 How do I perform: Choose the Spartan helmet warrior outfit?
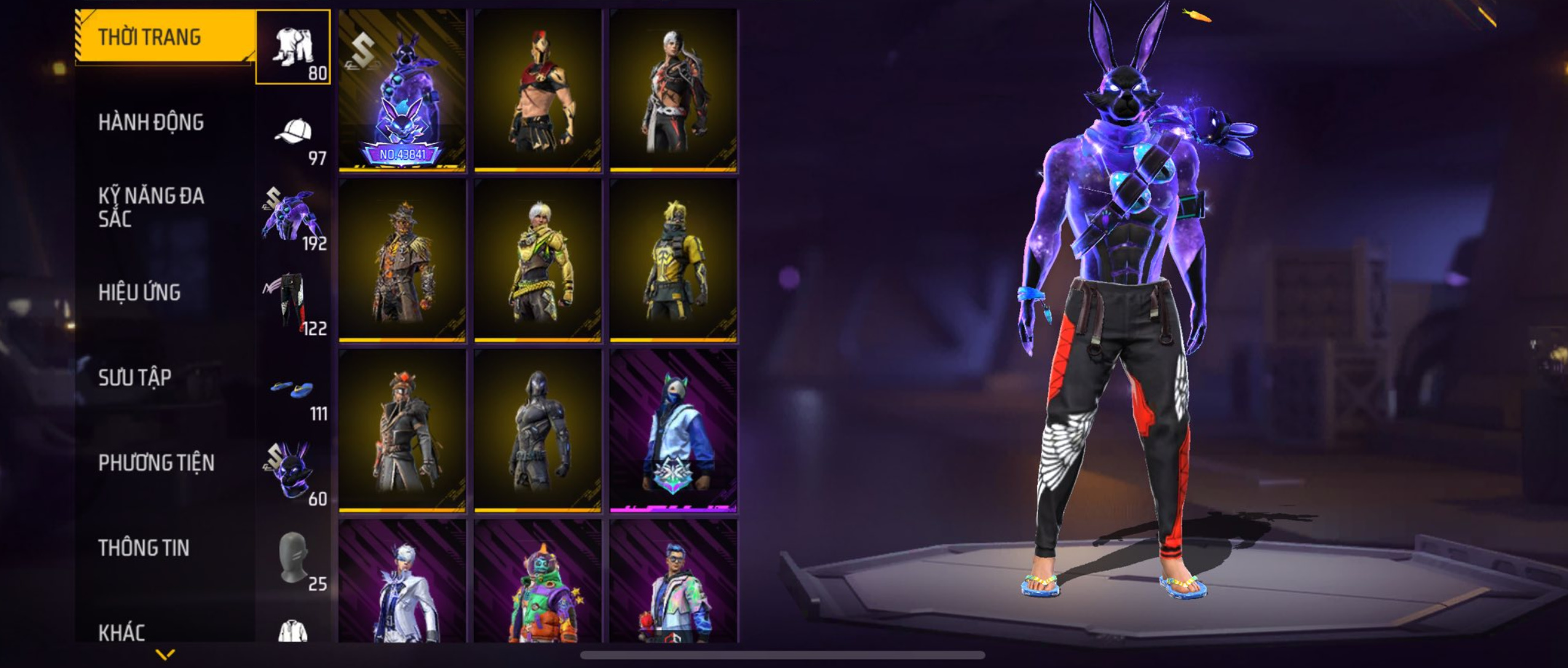coord(538,90)
